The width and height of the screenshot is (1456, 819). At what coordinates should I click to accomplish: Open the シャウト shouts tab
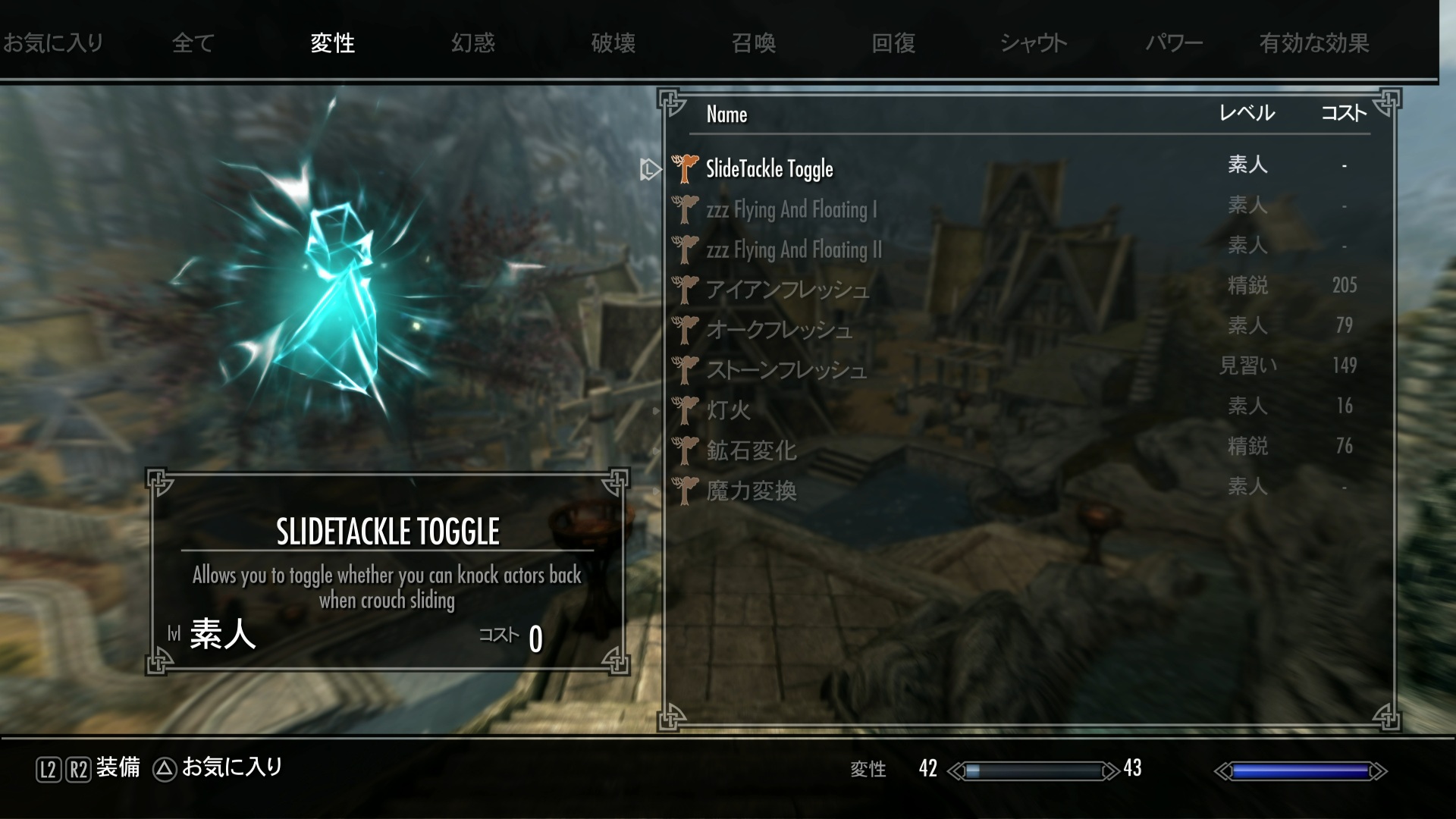1034,42
